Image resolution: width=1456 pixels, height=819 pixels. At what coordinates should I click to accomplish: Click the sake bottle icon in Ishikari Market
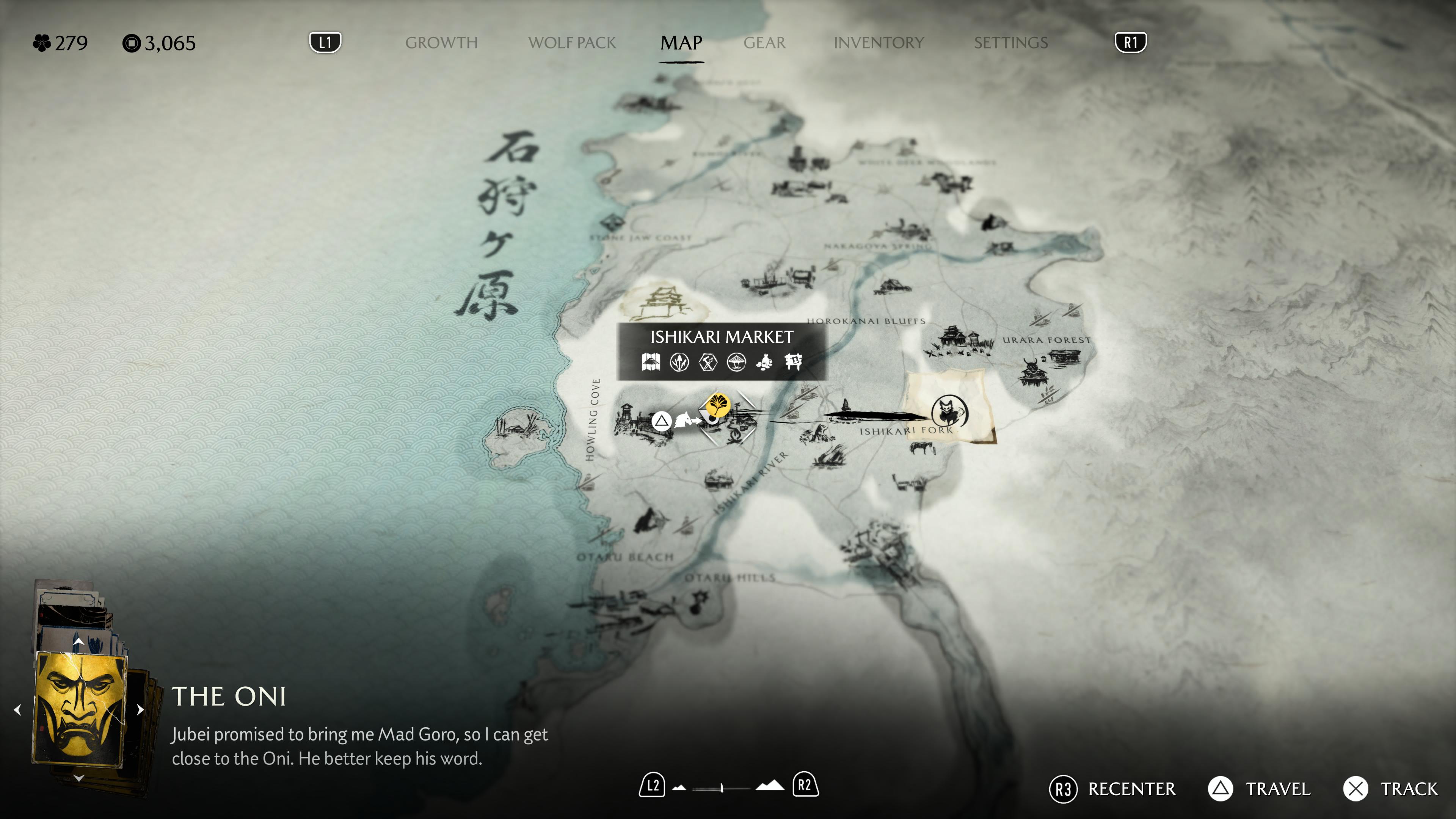tap(765, 362)
